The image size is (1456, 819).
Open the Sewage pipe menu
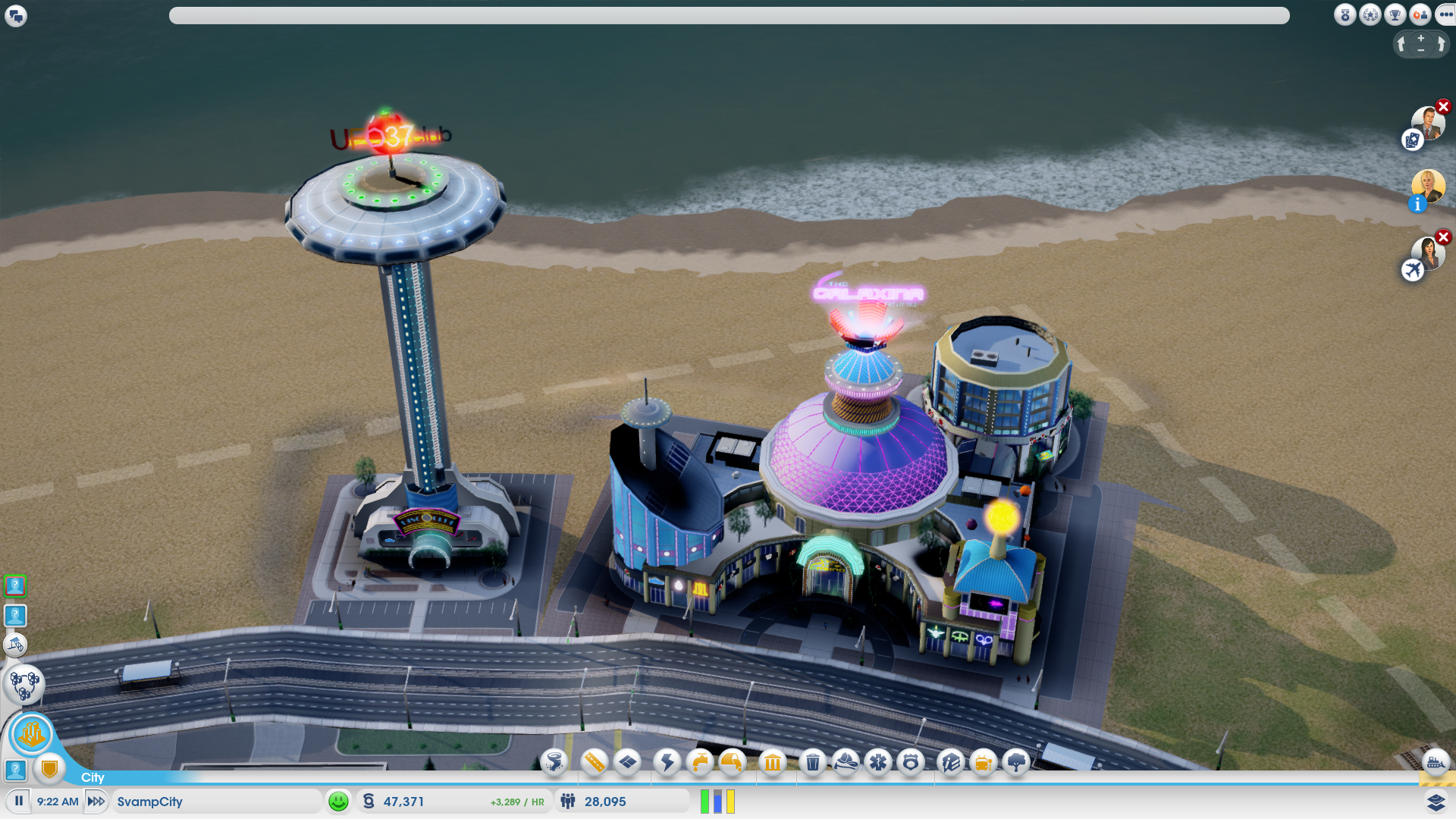[733, 761]
